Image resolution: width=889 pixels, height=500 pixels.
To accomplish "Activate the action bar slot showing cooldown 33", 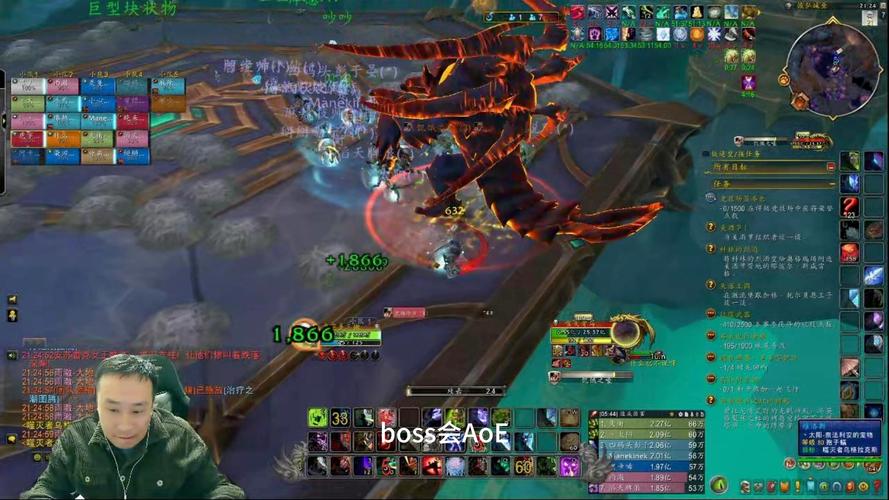I will (340, 417).
